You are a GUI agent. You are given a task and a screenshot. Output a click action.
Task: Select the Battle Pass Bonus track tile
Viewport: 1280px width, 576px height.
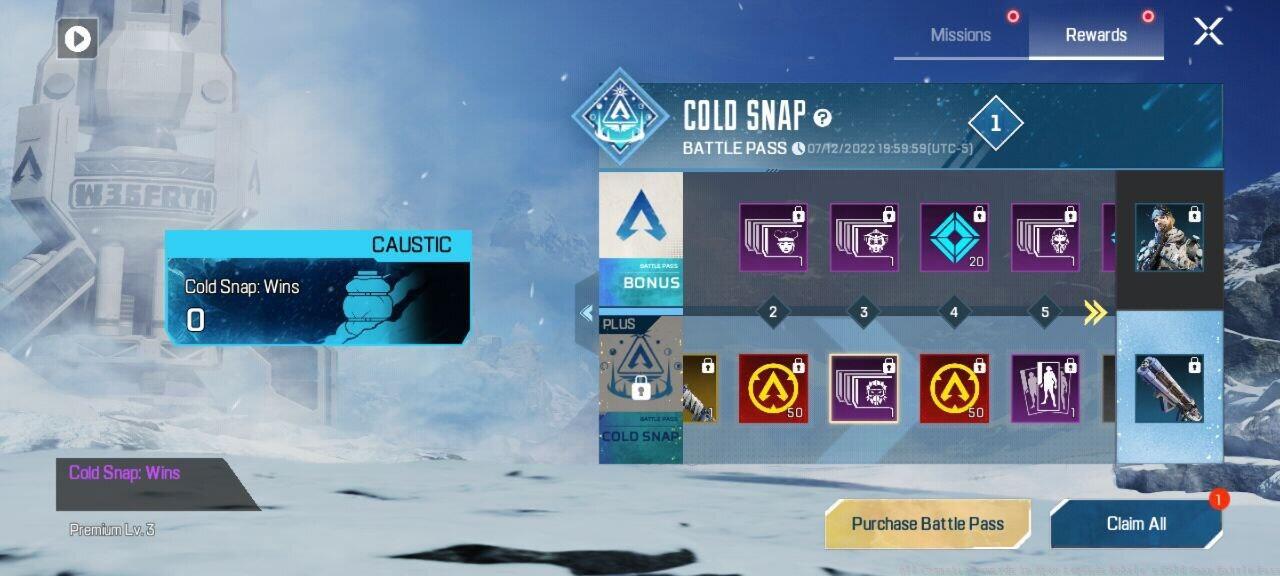(641, 238)
